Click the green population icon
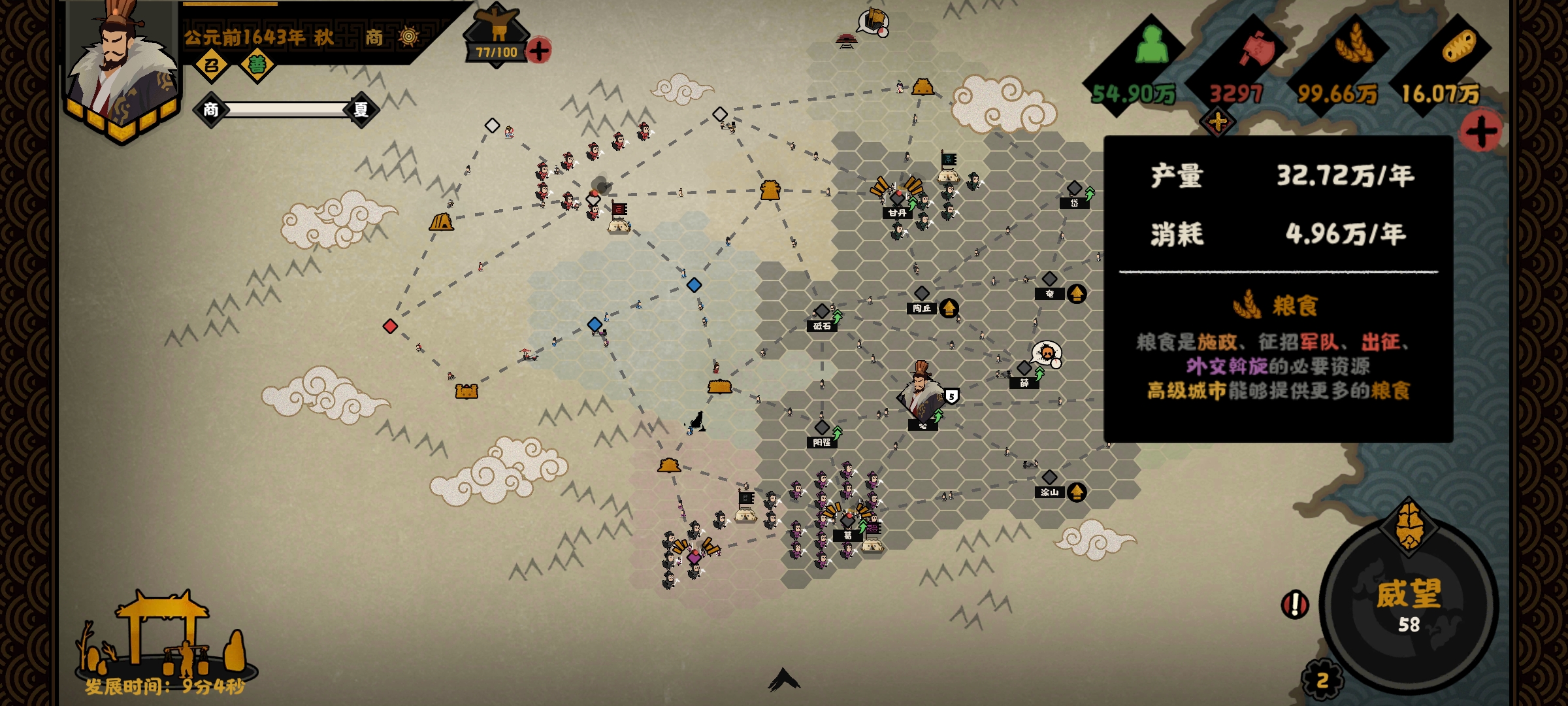This screenshot has width=1568, height=706. click(1151, 46)
